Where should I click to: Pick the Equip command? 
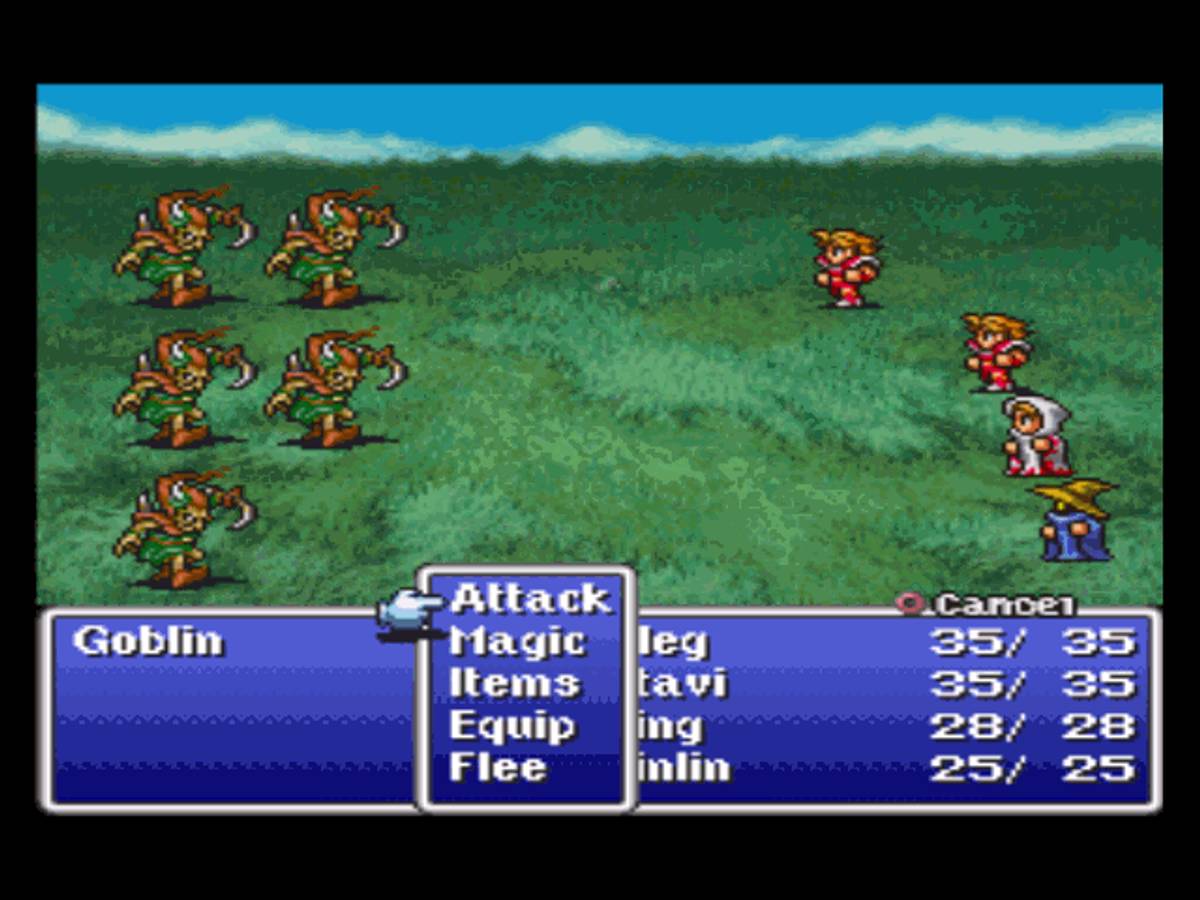point(512,726)
